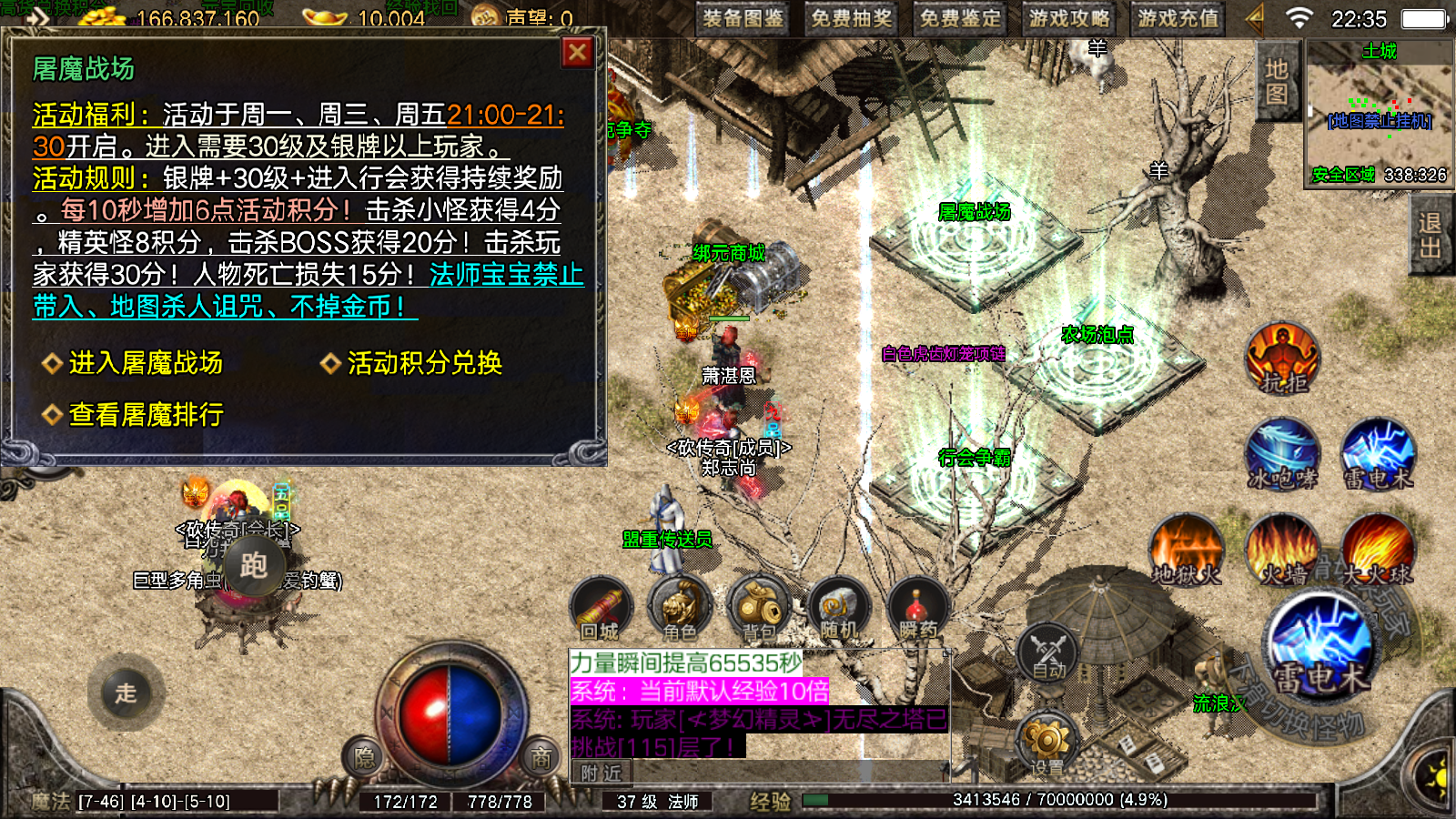This screenshot has width=1456, height=819.
Task: Show the 游戏攻略 guide
Action: pyautogui.click(x=1069, y=19)
